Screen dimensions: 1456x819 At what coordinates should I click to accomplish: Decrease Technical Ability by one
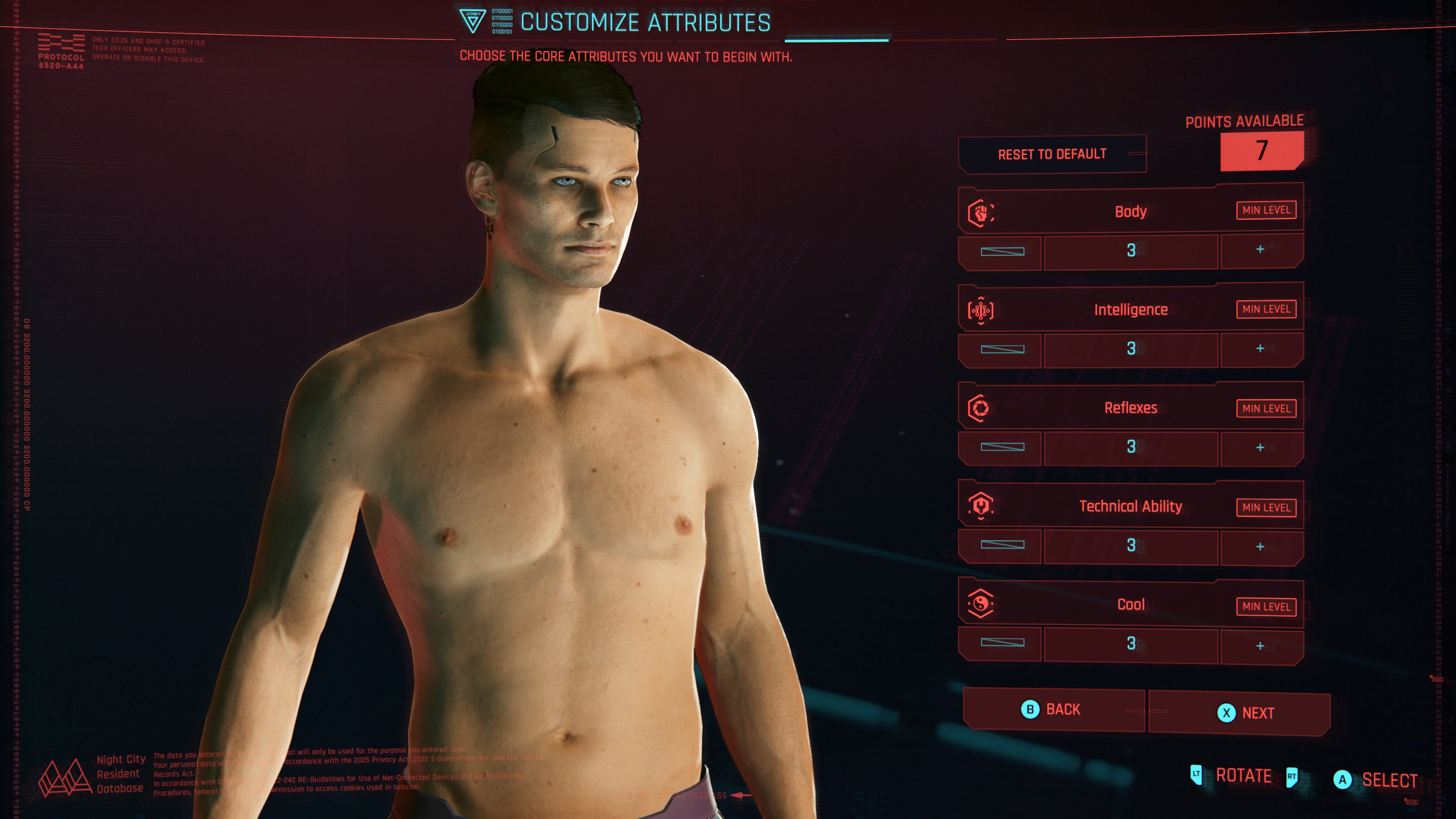coord(1001,545)
